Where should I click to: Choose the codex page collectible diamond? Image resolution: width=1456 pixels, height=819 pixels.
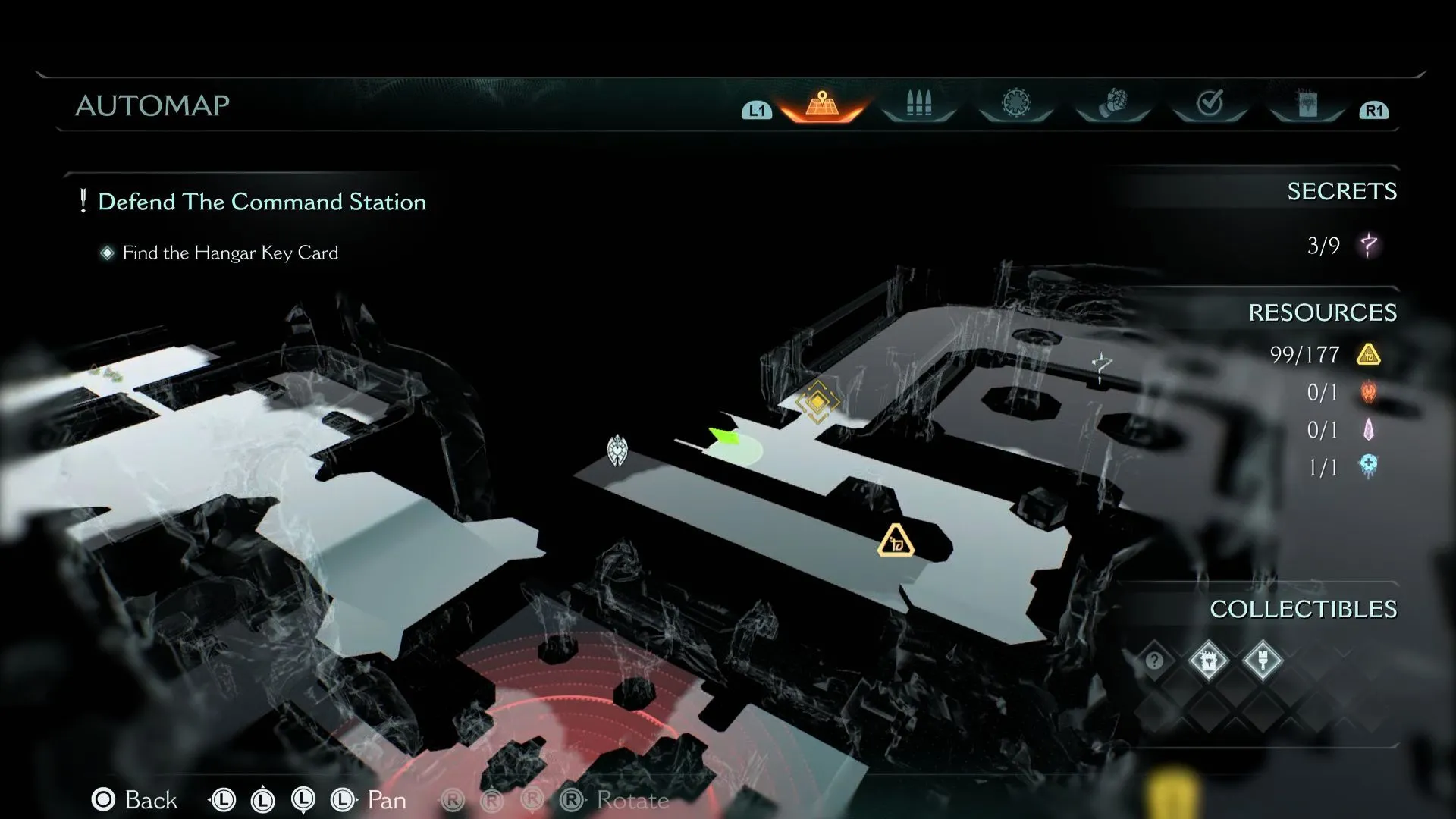pos(1208,661)
